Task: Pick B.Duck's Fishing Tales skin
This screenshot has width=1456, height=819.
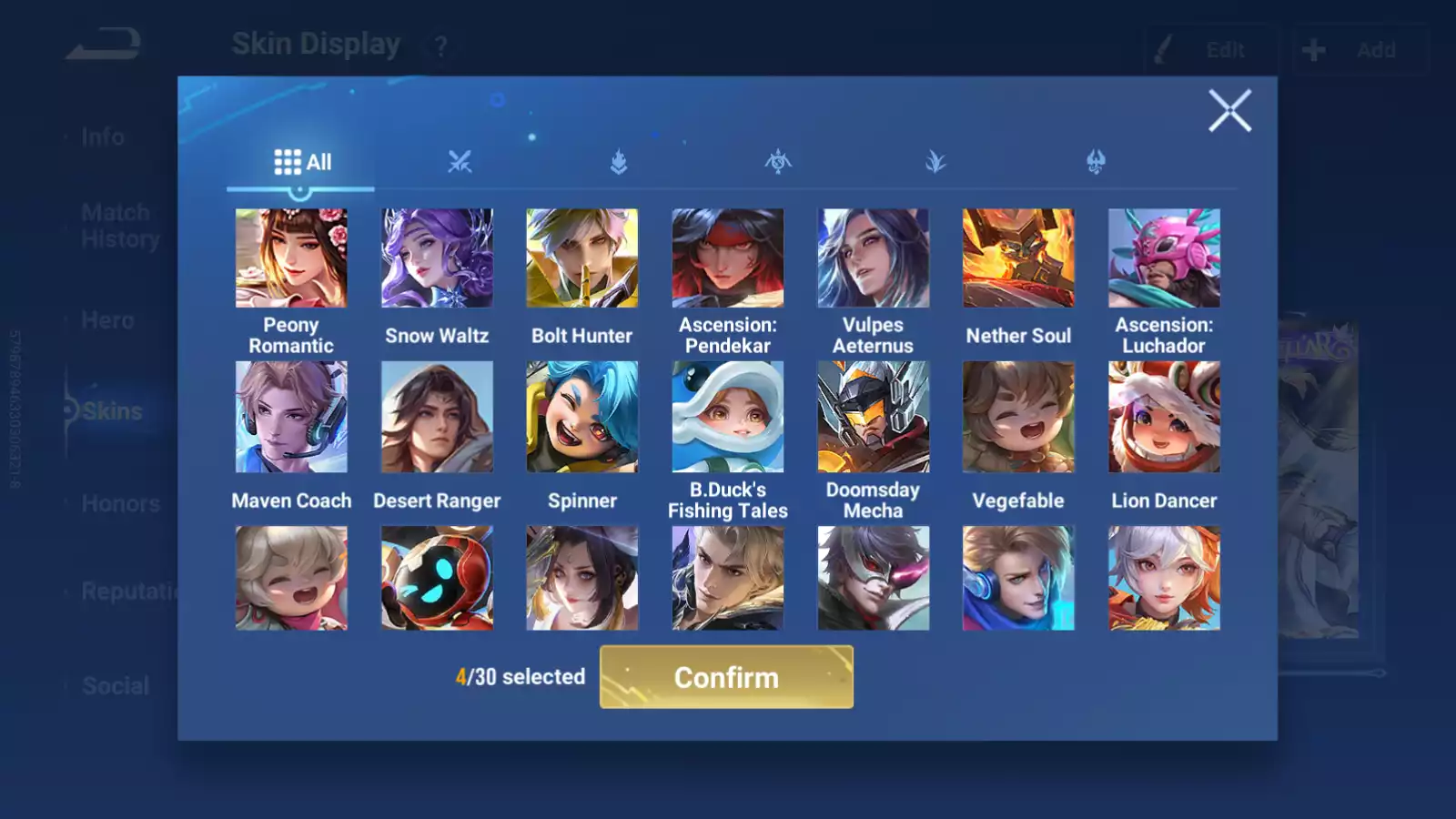Action: [728, 417]
